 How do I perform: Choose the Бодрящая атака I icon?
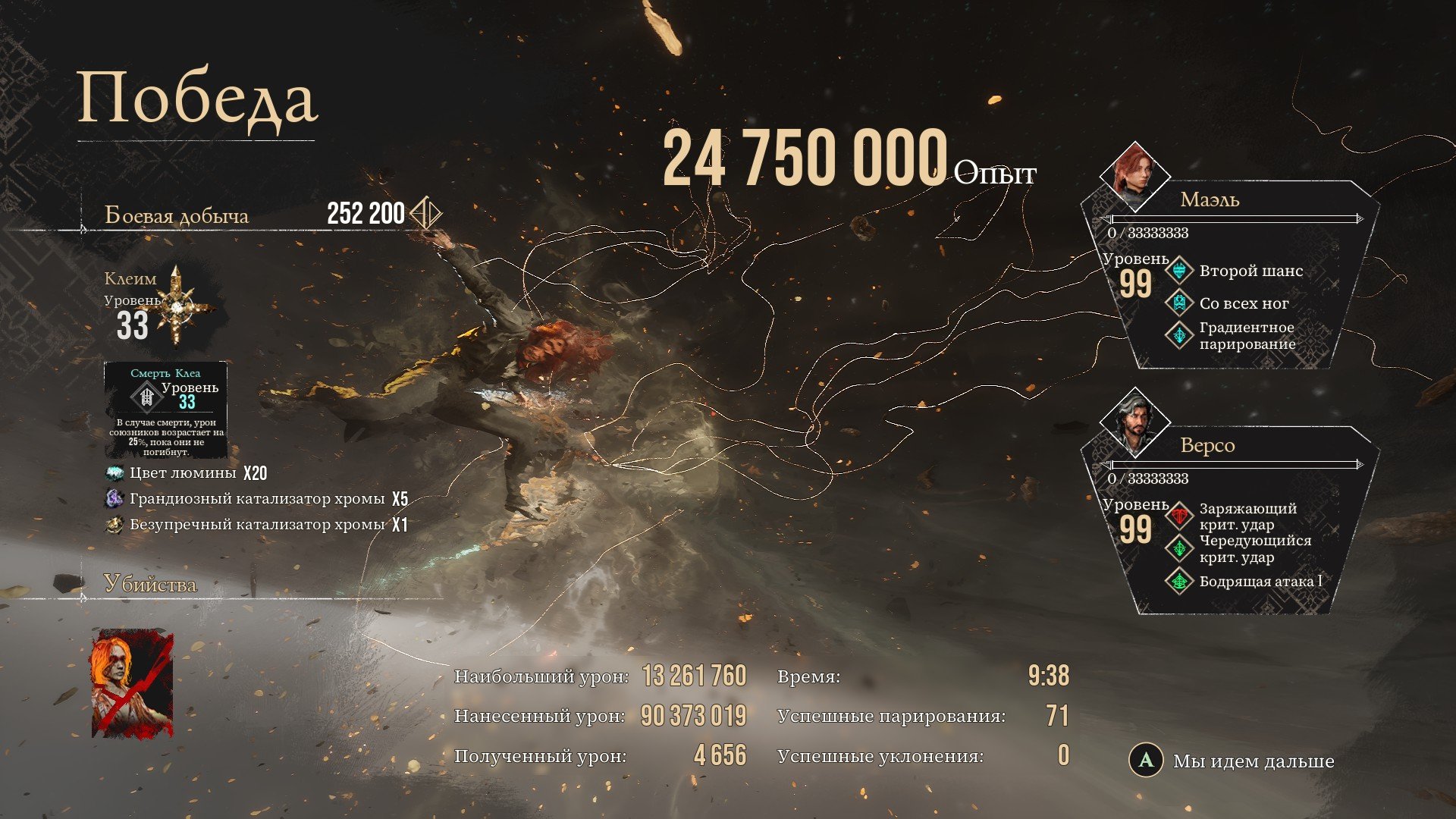pos(1179,582)
